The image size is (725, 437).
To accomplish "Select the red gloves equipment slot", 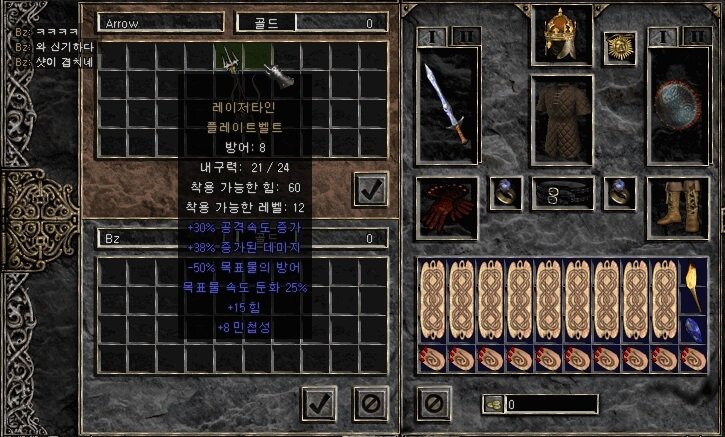I will (445, 203).
